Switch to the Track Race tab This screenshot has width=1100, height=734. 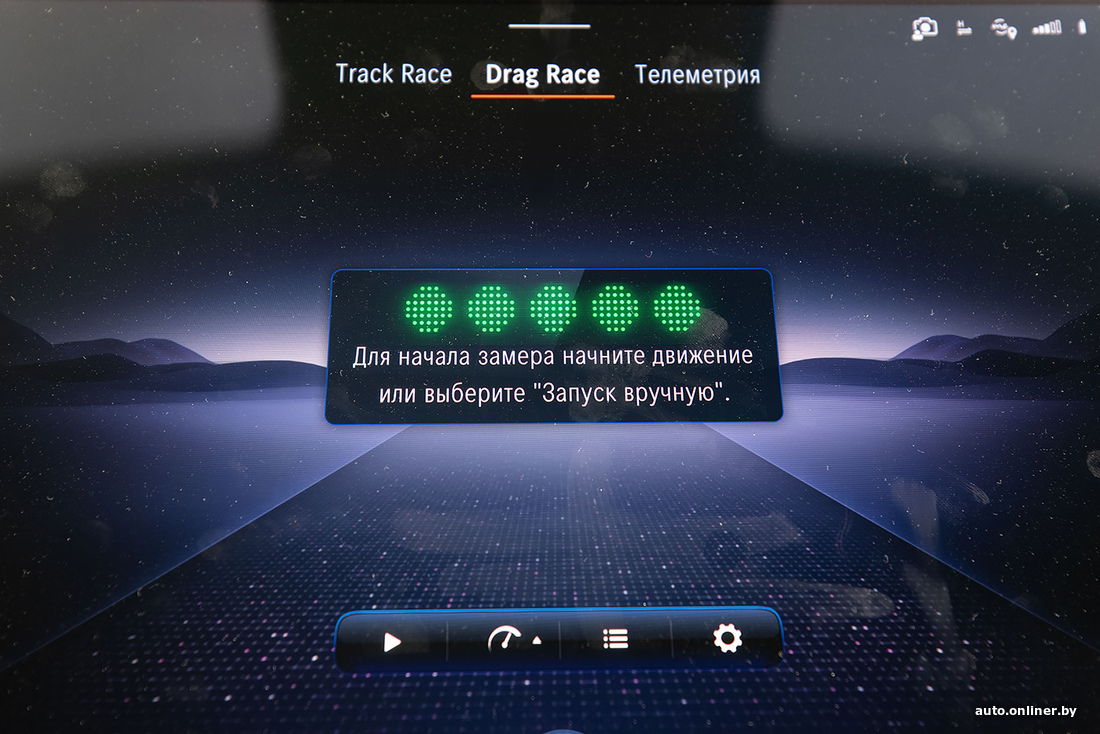[393, 74]
